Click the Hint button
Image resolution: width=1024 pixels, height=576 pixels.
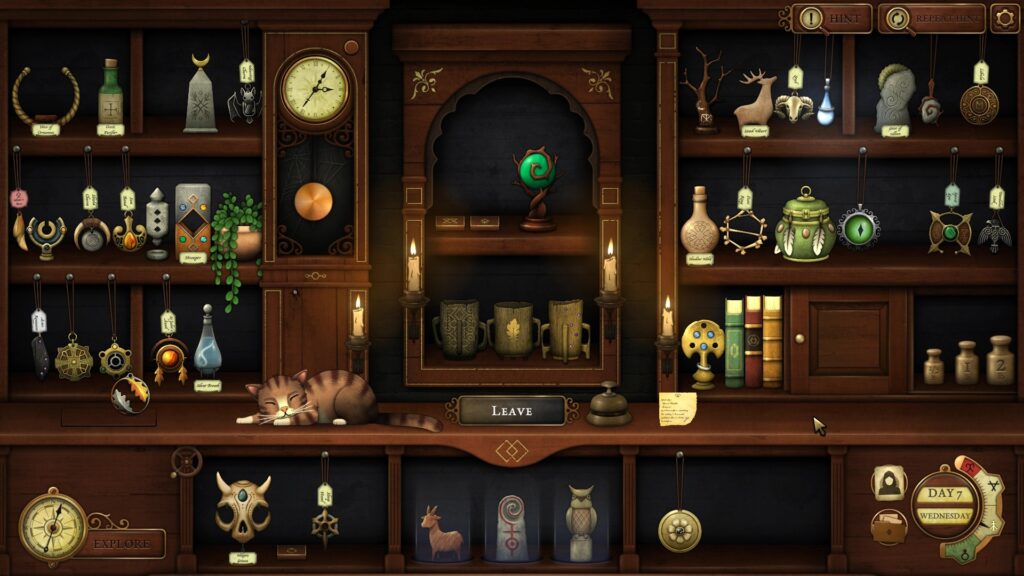(x=831, y=18)
